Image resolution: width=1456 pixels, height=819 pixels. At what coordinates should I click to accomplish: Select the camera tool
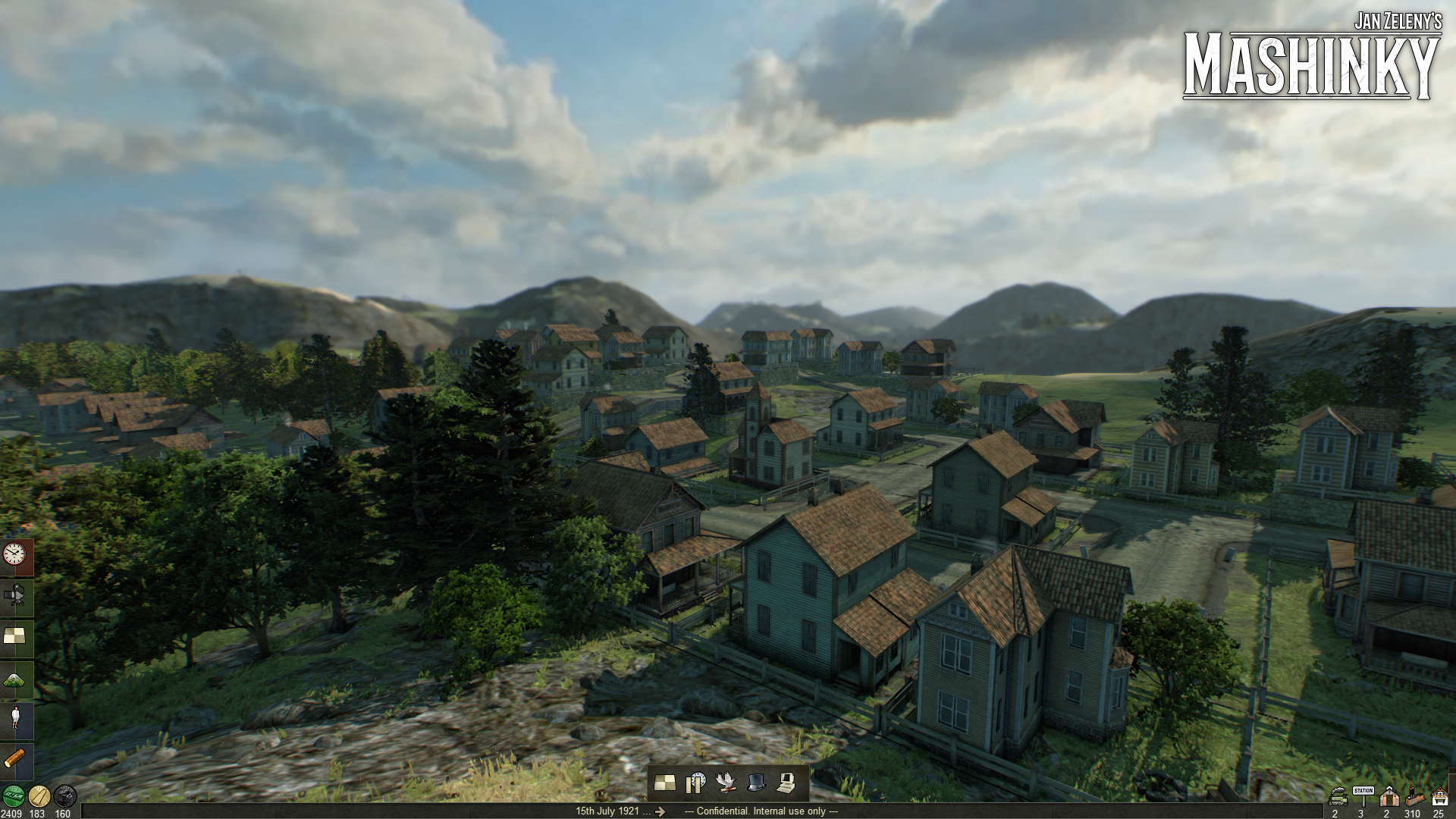[x=15, y=594]
